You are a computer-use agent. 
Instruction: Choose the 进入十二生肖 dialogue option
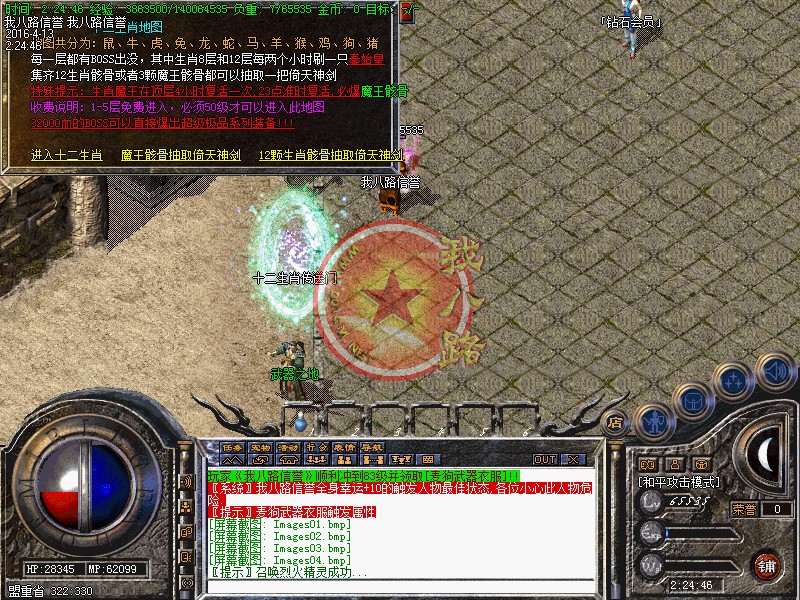click(x=66, y=155)
